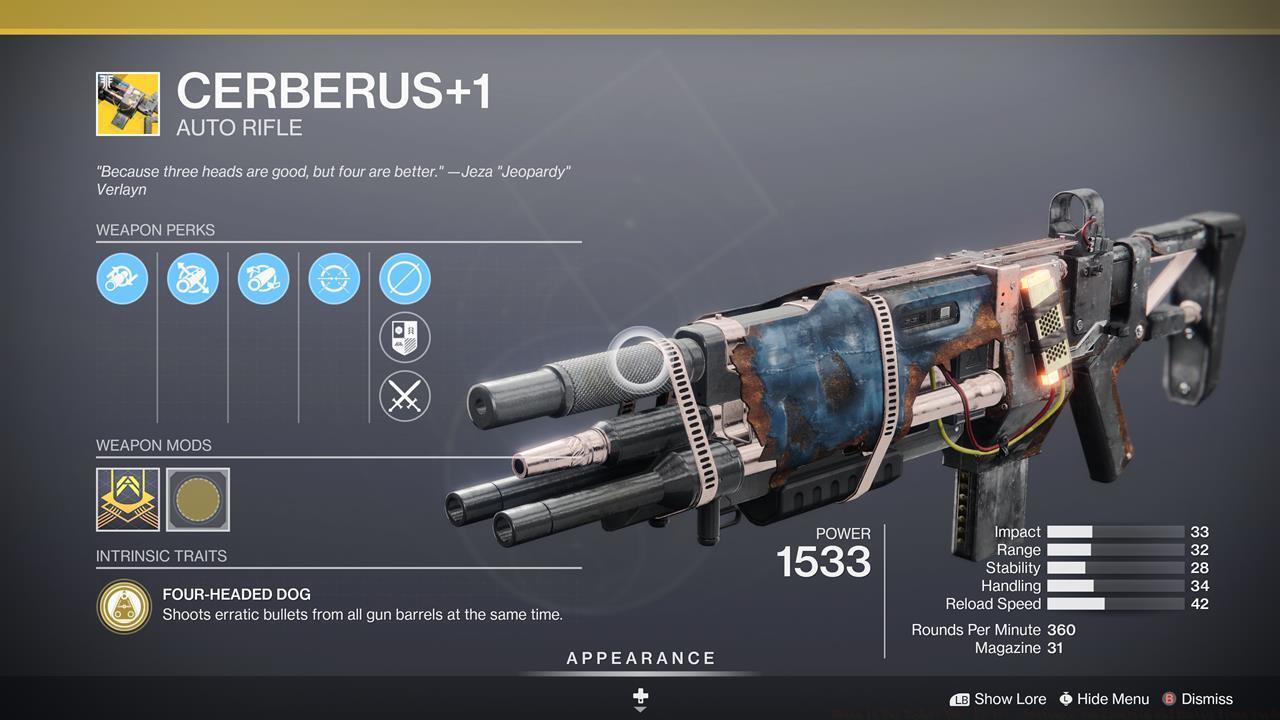
Task: Toggle the kill tracker shield icon
Action: 405,337
